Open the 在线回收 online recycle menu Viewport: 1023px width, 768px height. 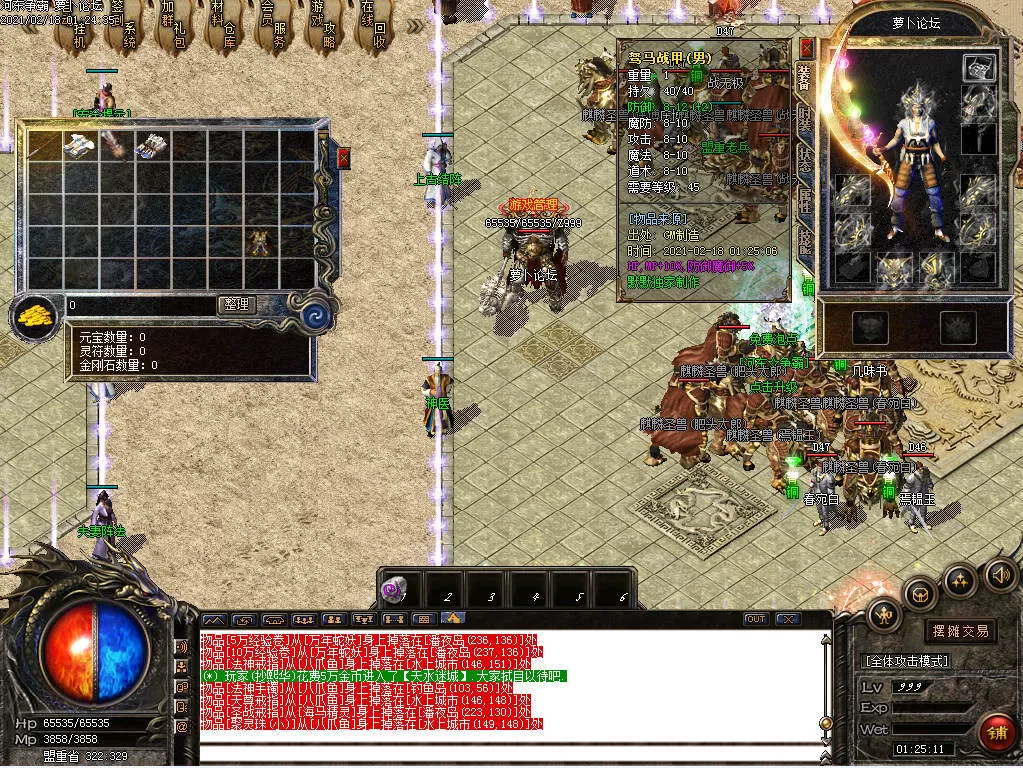point(373,30)
